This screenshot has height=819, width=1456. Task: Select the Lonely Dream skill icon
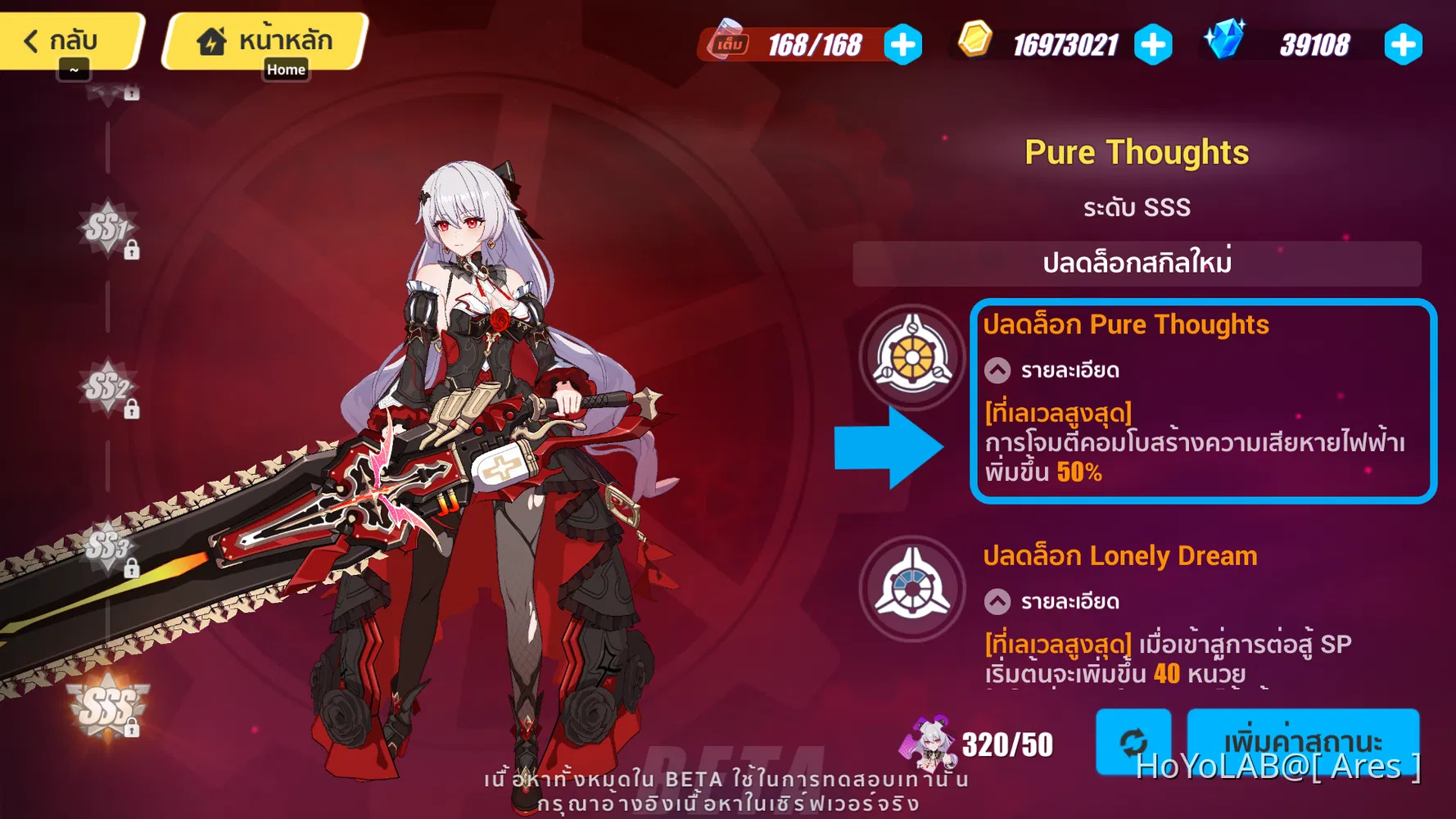(912, 589)
